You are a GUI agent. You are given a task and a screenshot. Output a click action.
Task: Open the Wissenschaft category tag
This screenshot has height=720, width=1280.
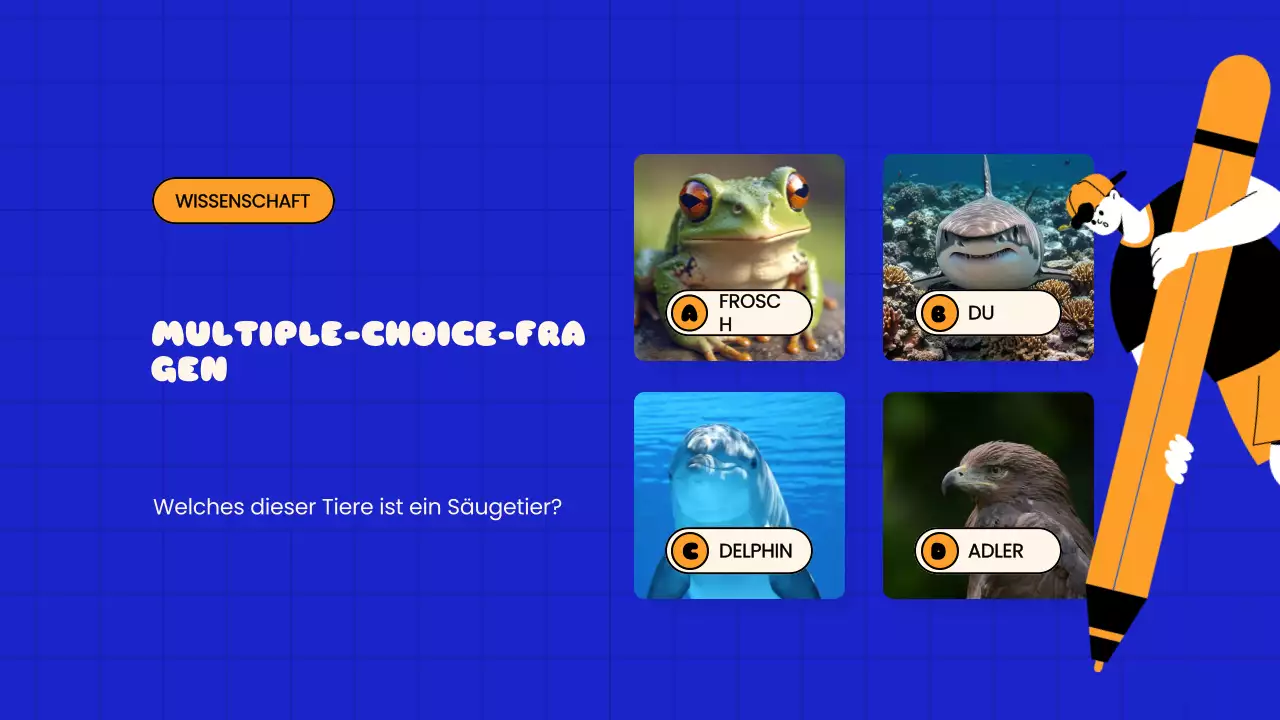pos(243,201)
